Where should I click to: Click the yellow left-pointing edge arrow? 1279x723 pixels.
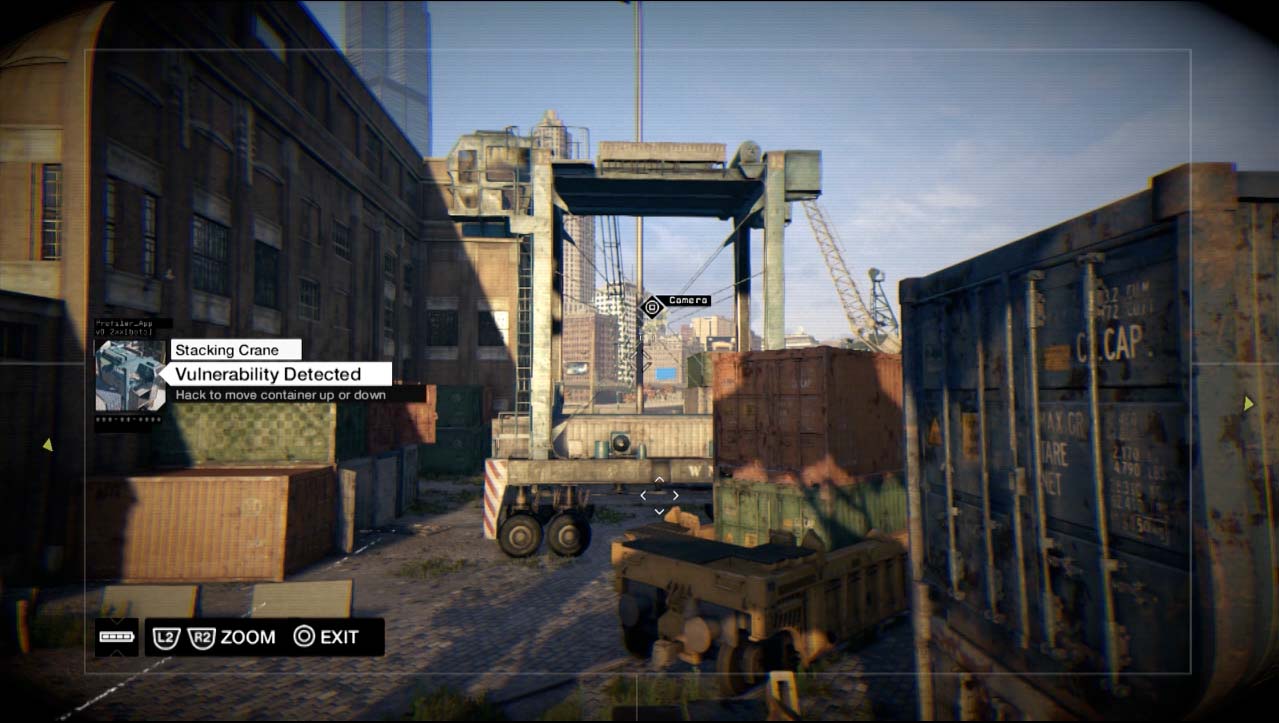coord(46,444)
